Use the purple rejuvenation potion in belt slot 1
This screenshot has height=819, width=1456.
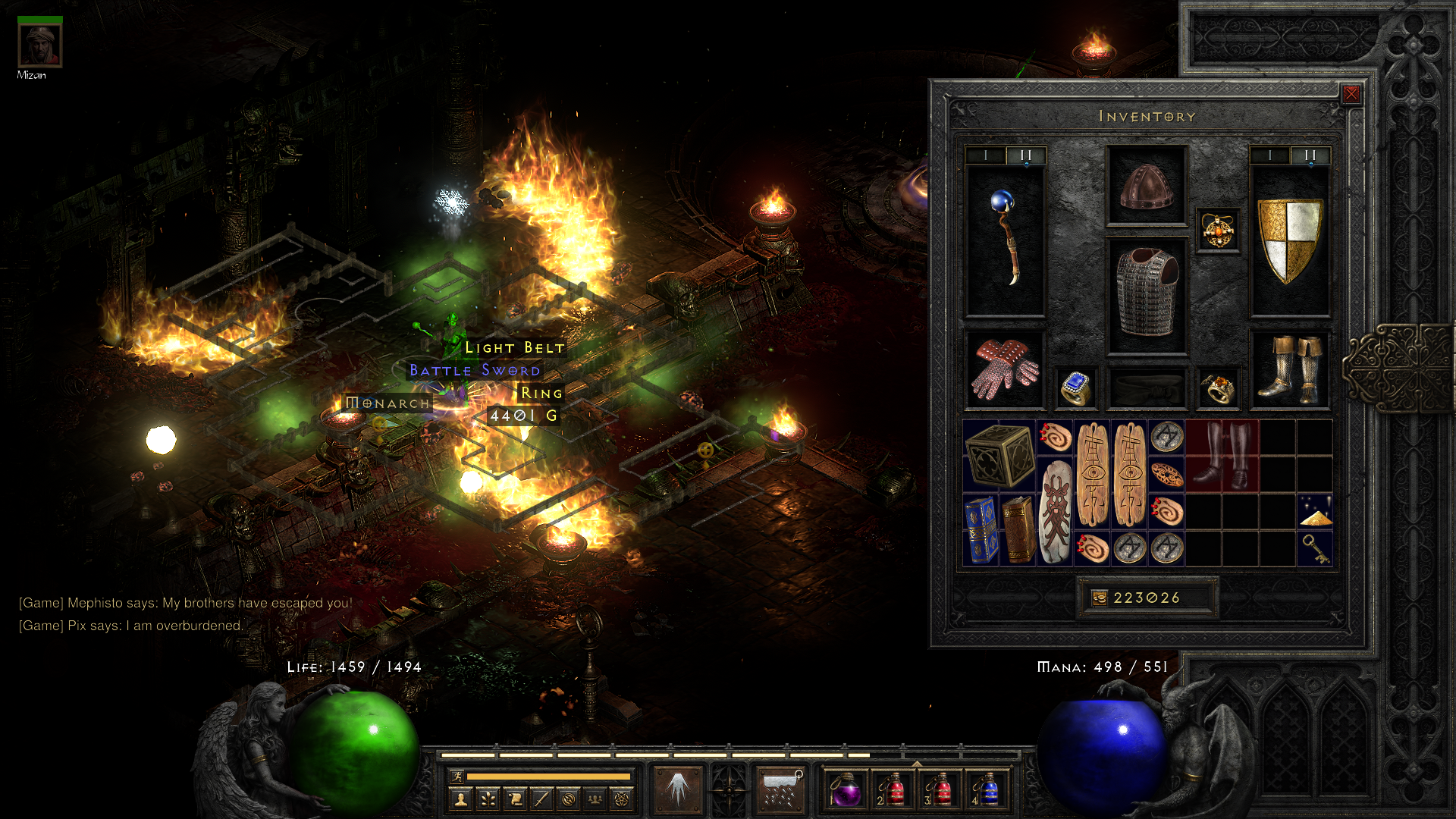point(846,789)
